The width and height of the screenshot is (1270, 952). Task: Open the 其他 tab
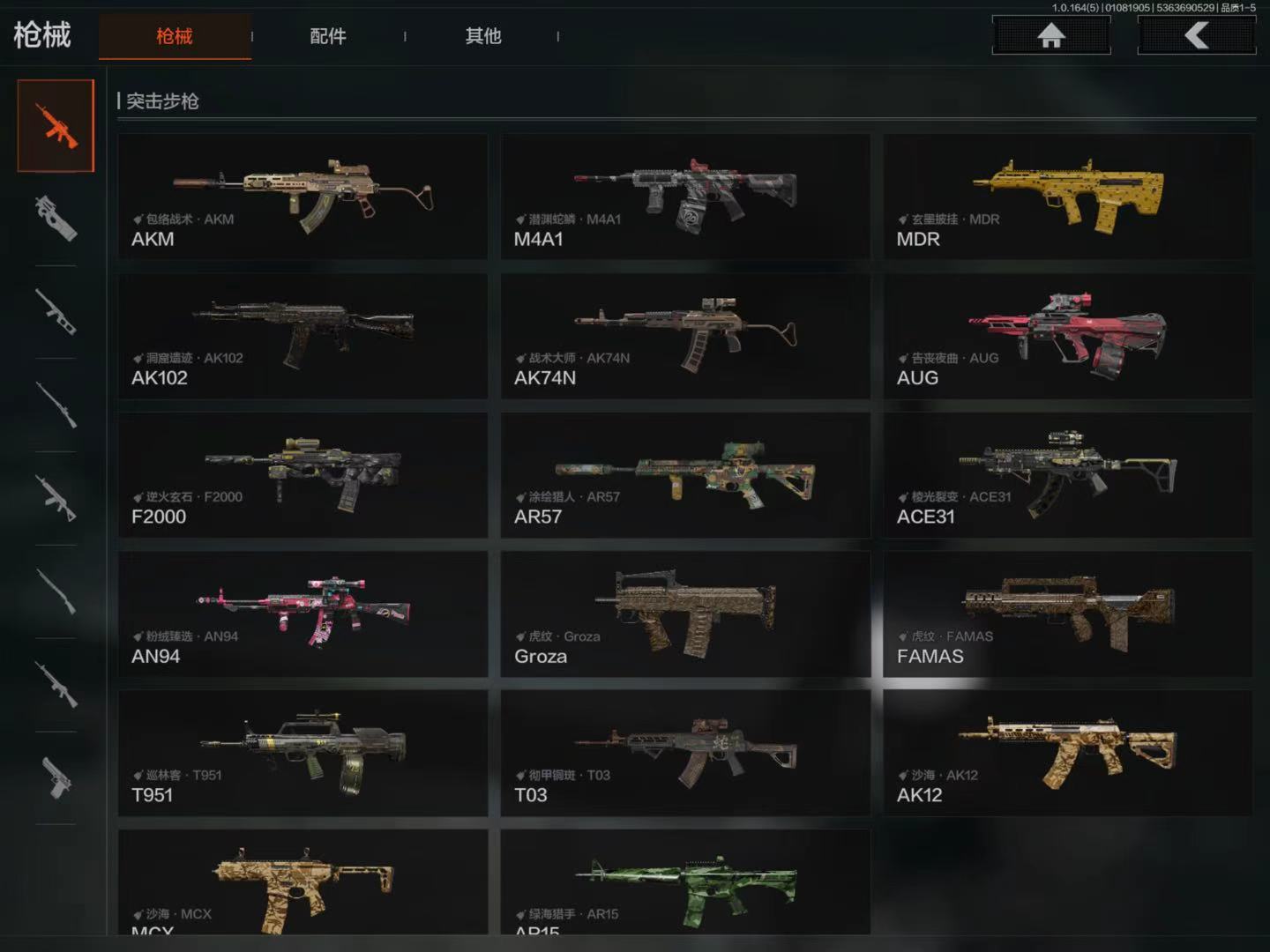point(482,36)
